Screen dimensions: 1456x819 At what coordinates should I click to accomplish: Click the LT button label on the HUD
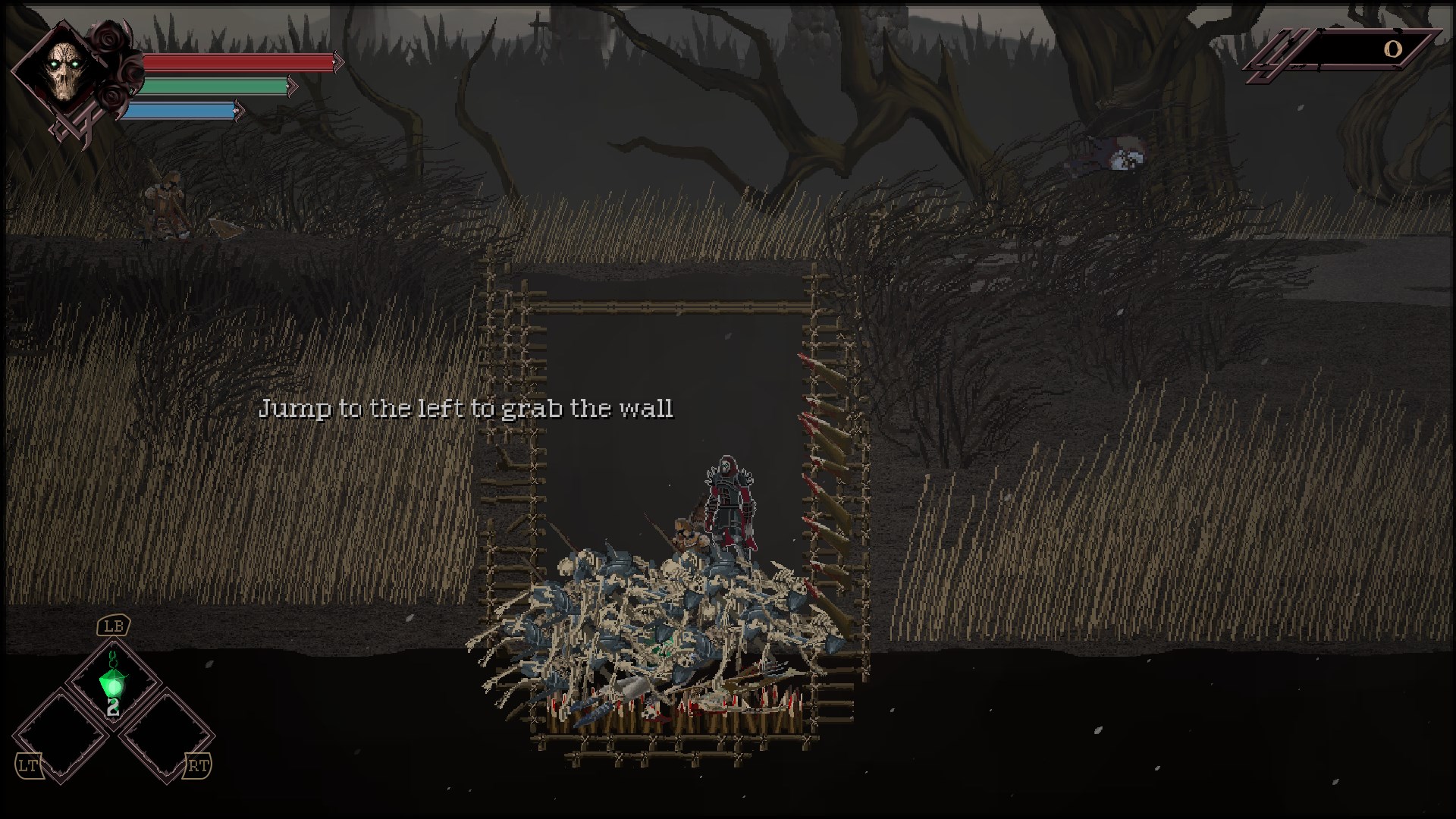30,766
